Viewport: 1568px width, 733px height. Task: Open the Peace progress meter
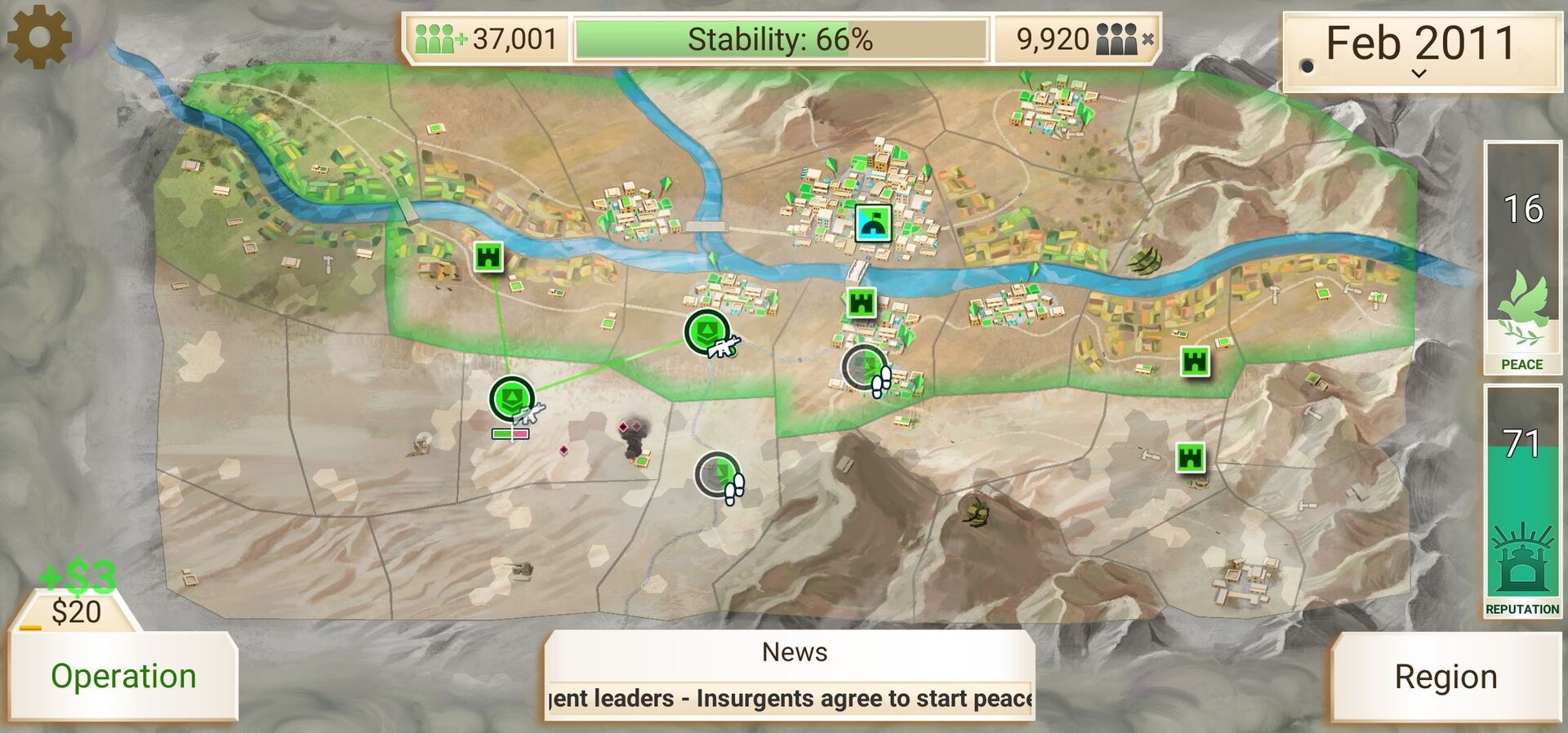[x=1521, y=258]
